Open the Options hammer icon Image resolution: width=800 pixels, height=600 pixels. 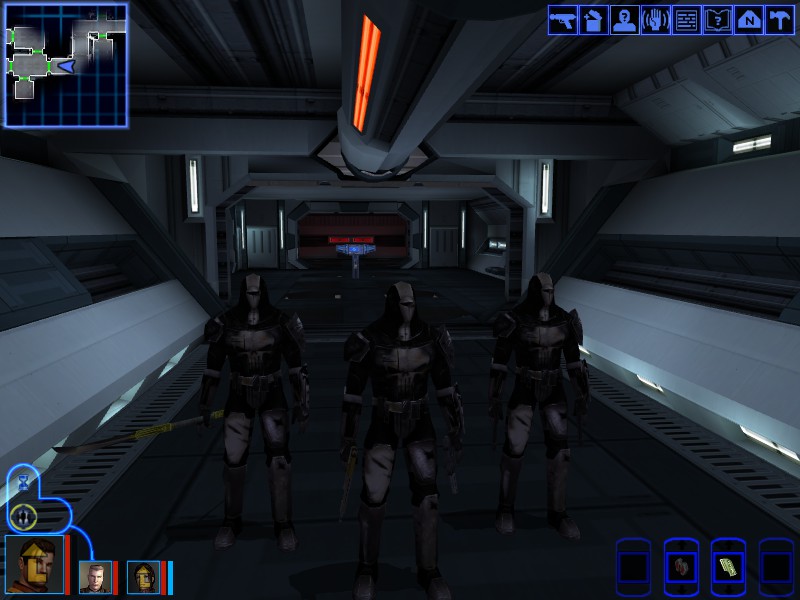coord(780,20)
